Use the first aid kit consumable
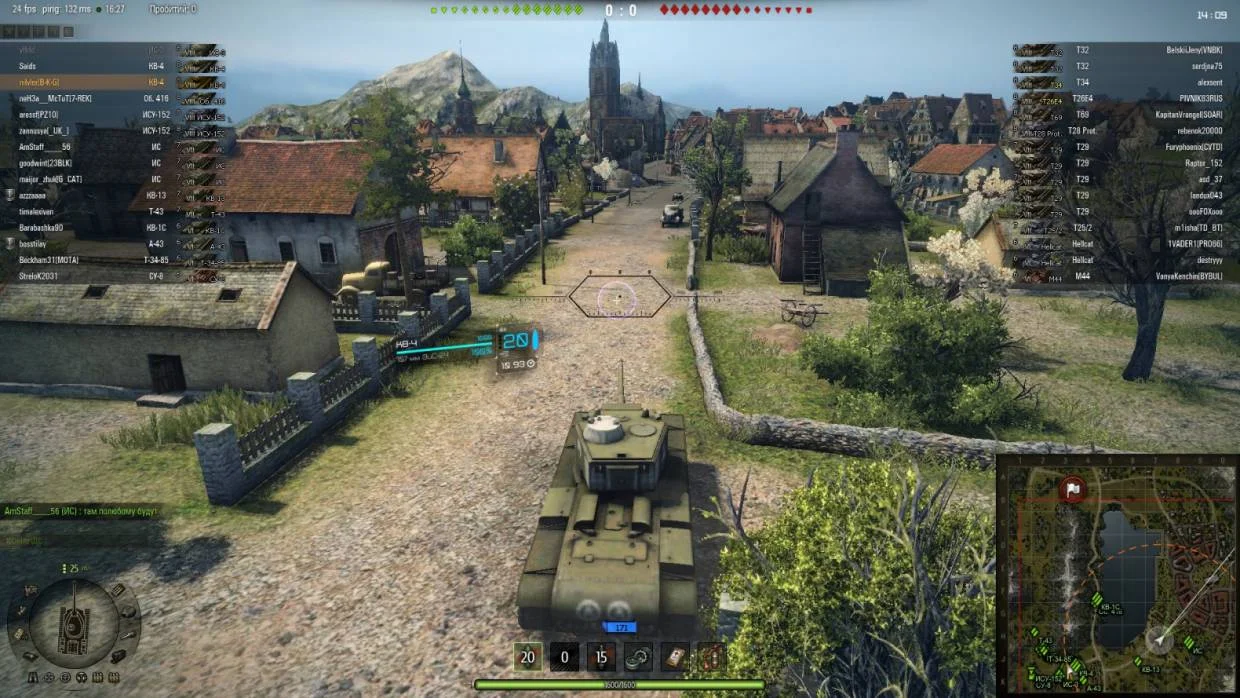1240x698 pixels. (x=675, y=657)
